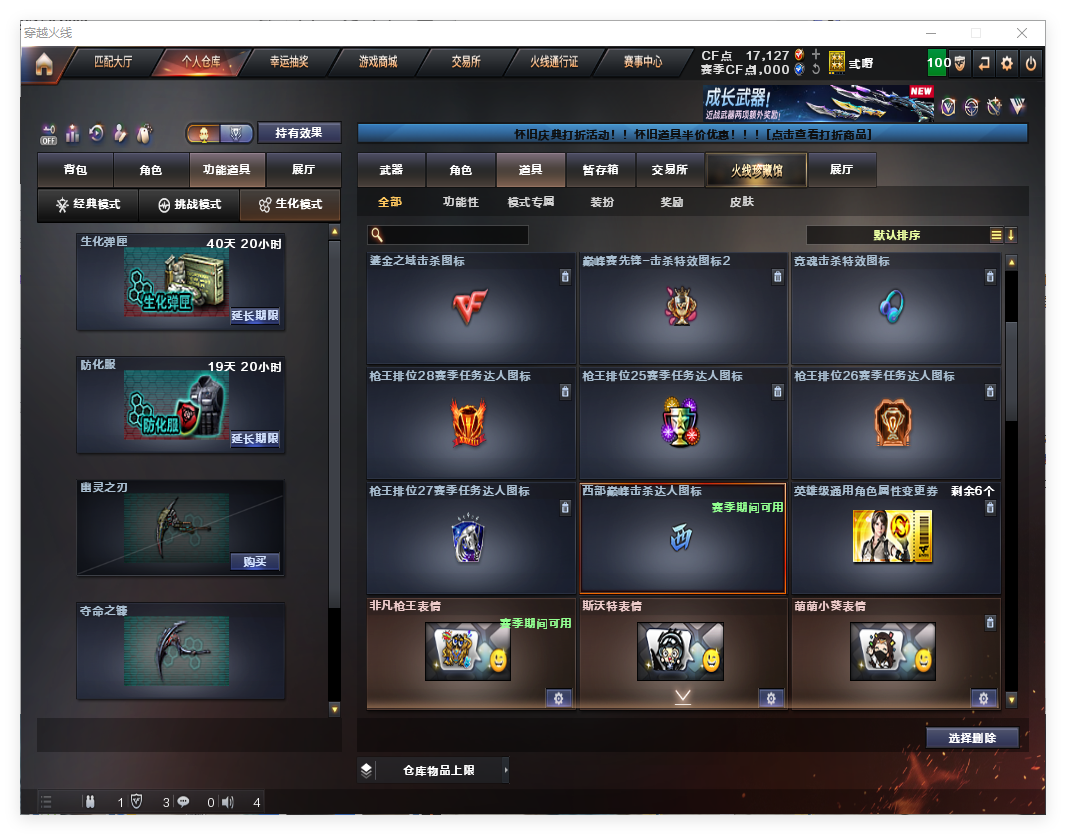Screen dimensions: 1066x835
Task: Buy the 幽灵之刃 weapon
Action: pos(255,562)
